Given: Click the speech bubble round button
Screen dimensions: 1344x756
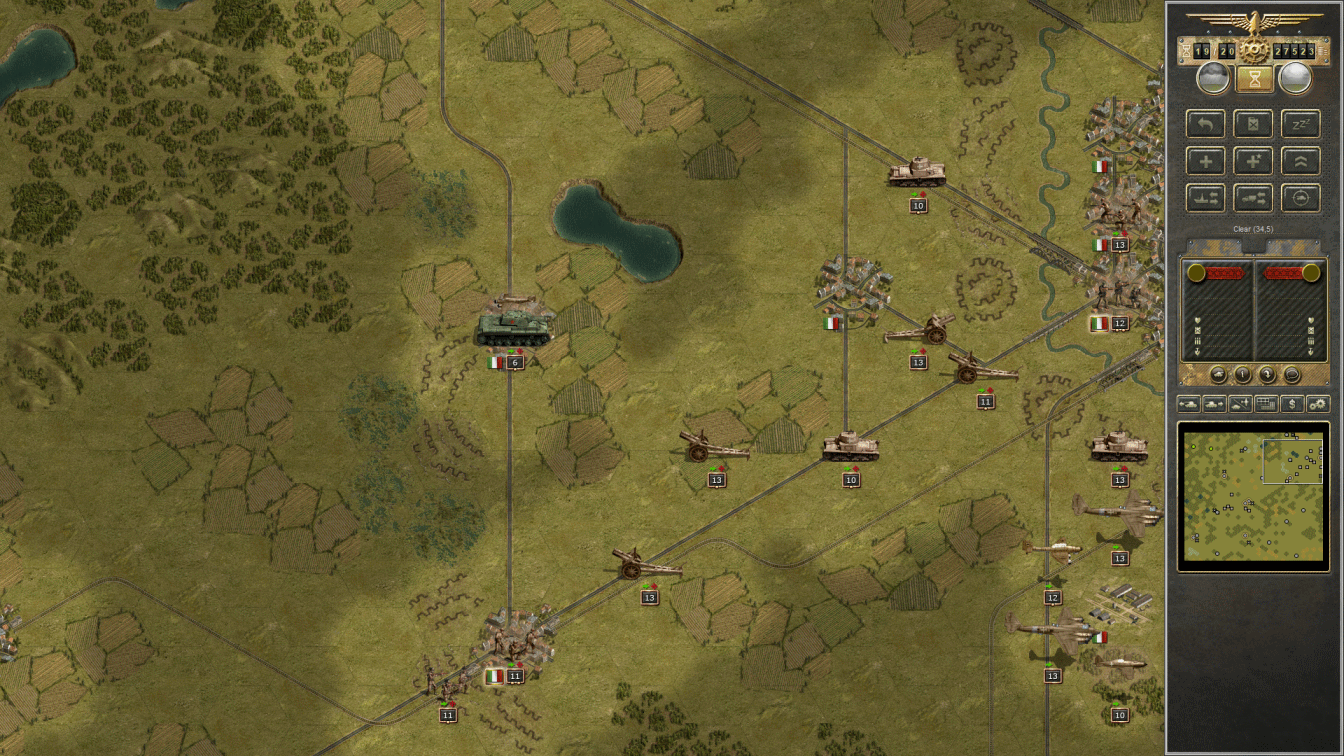Looking at the screenshot, I should [x=1291, y=375].
